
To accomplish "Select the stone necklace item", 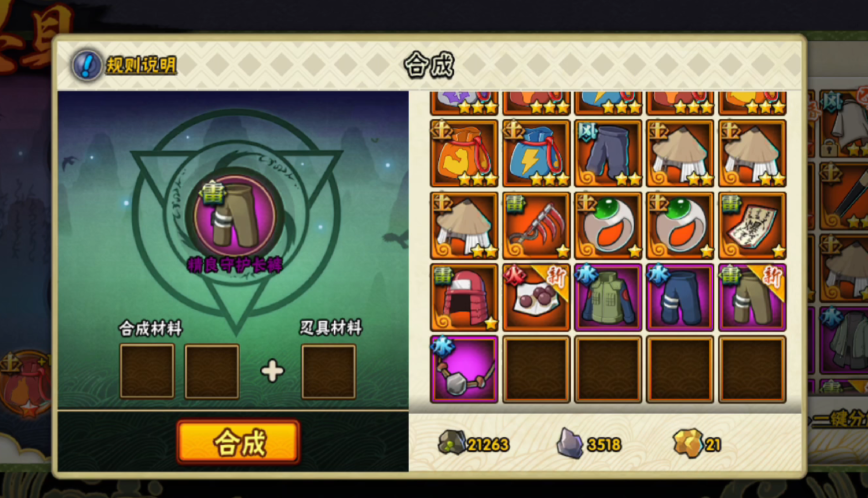I will (x=464, y=369).
